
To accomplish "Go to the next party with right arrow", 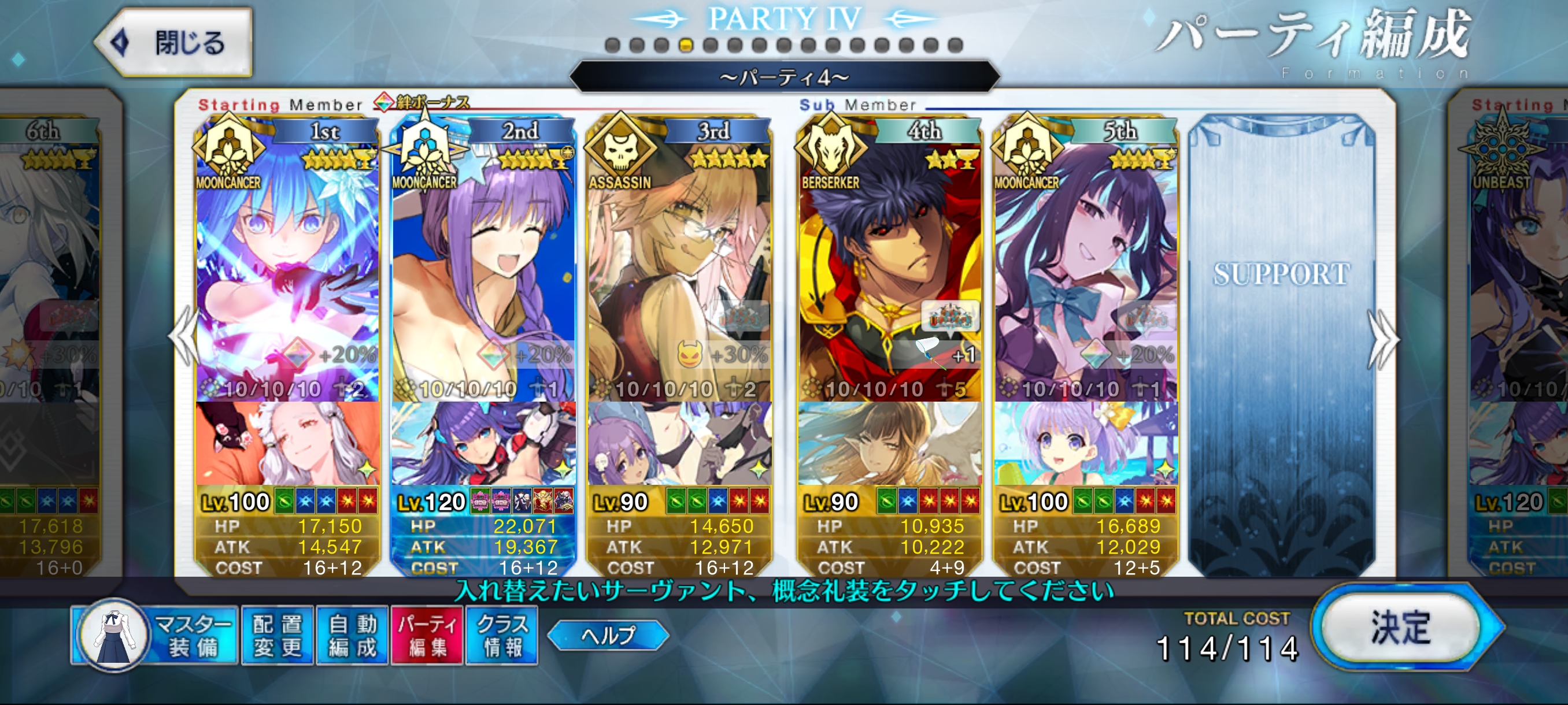I will click(1382, 338).
